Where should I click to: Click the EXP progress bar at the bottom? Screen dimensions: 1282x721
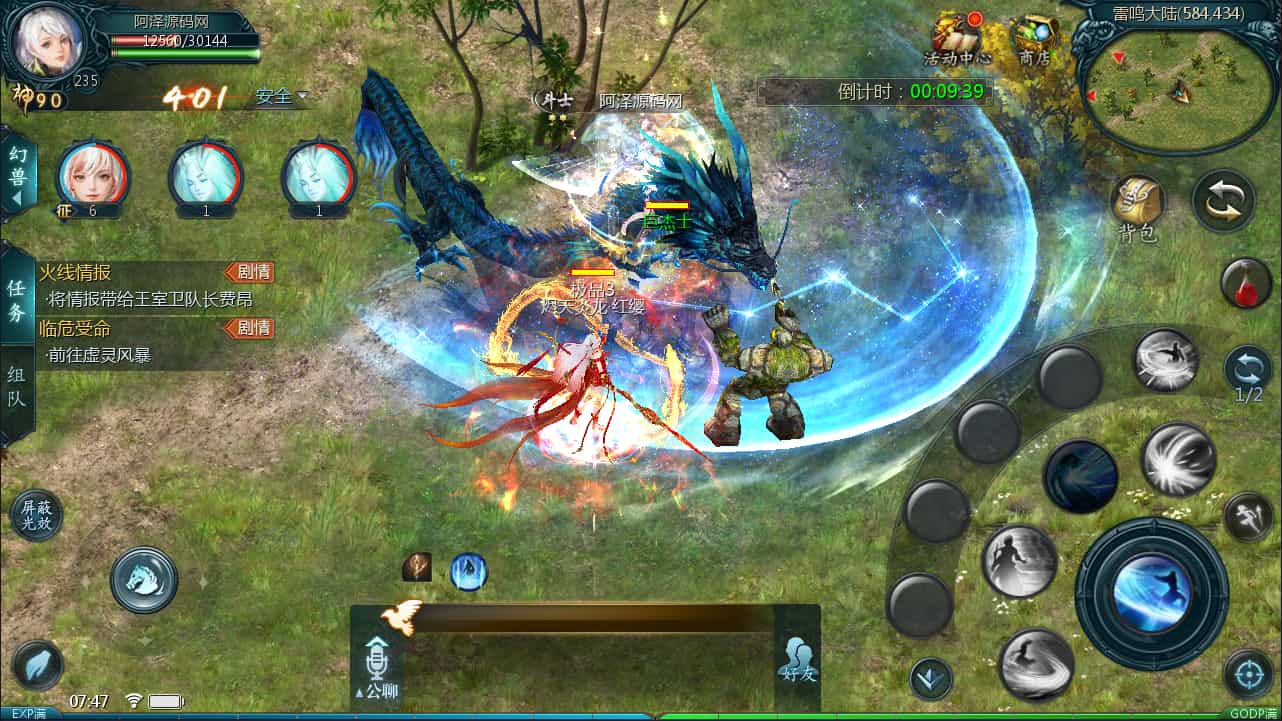coord(640,712)
